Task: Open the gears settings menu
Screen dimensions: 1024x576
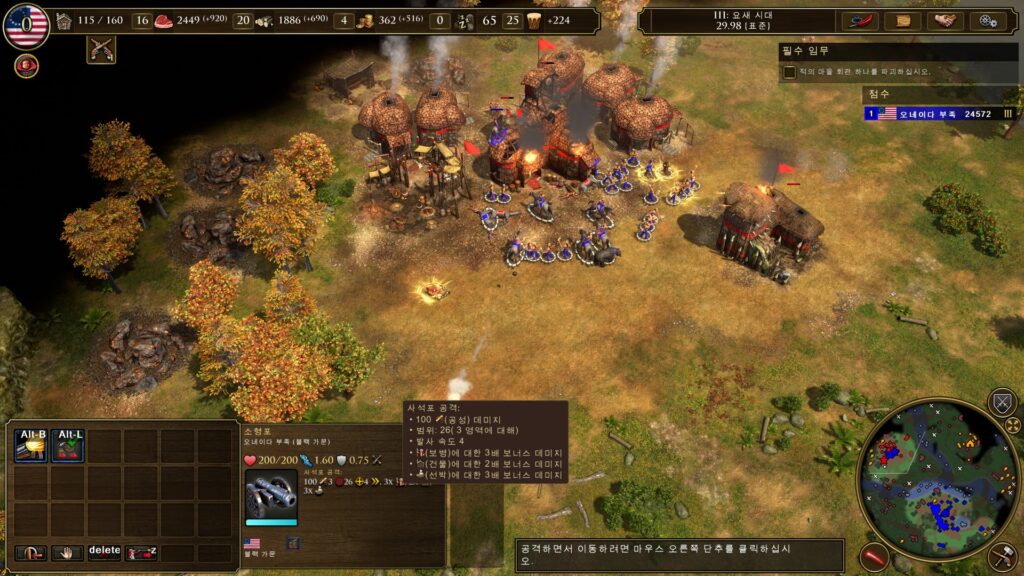Action: click(x=988, y=20)
